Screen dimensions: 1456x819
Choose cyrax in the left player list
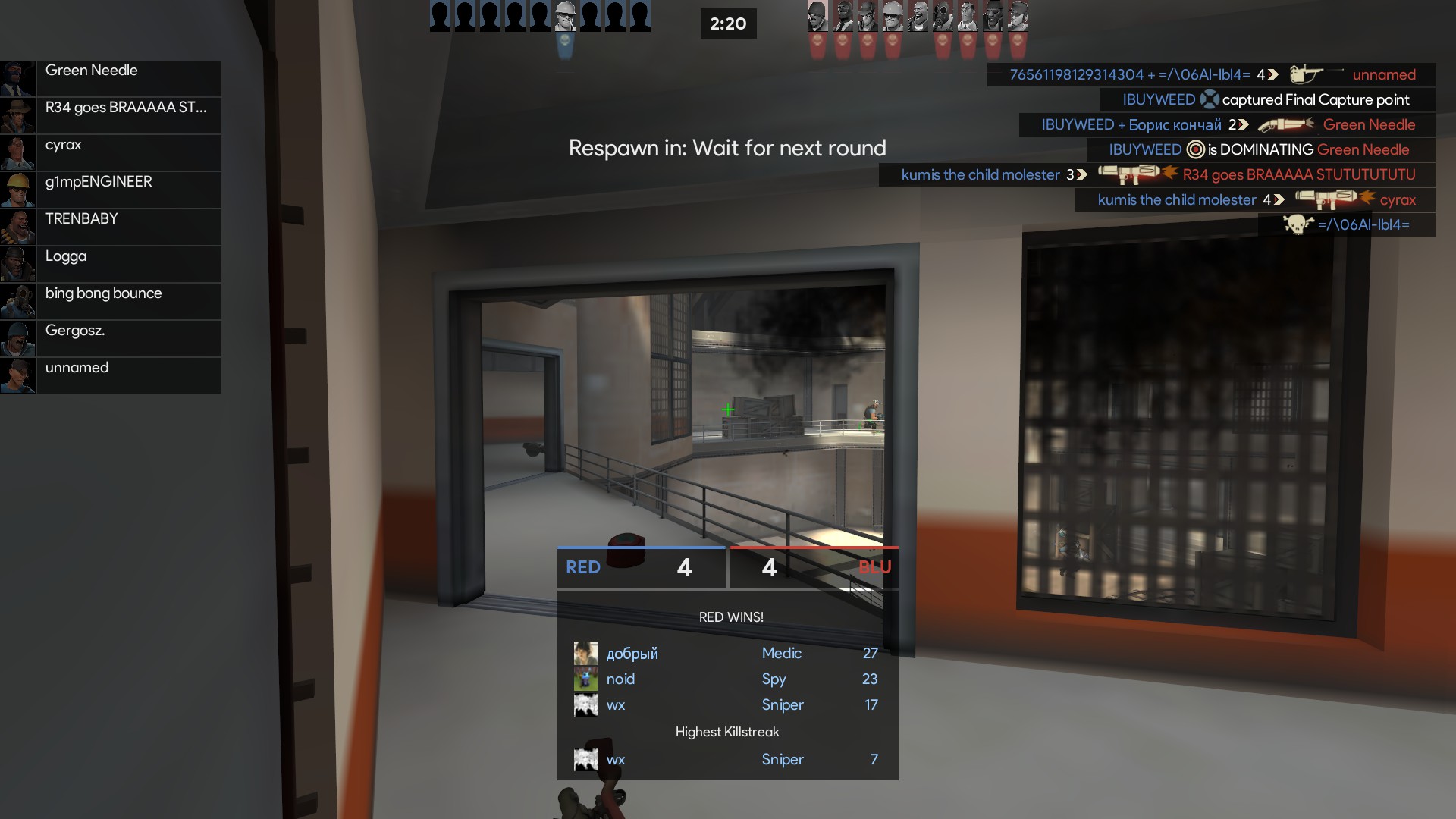111,152
